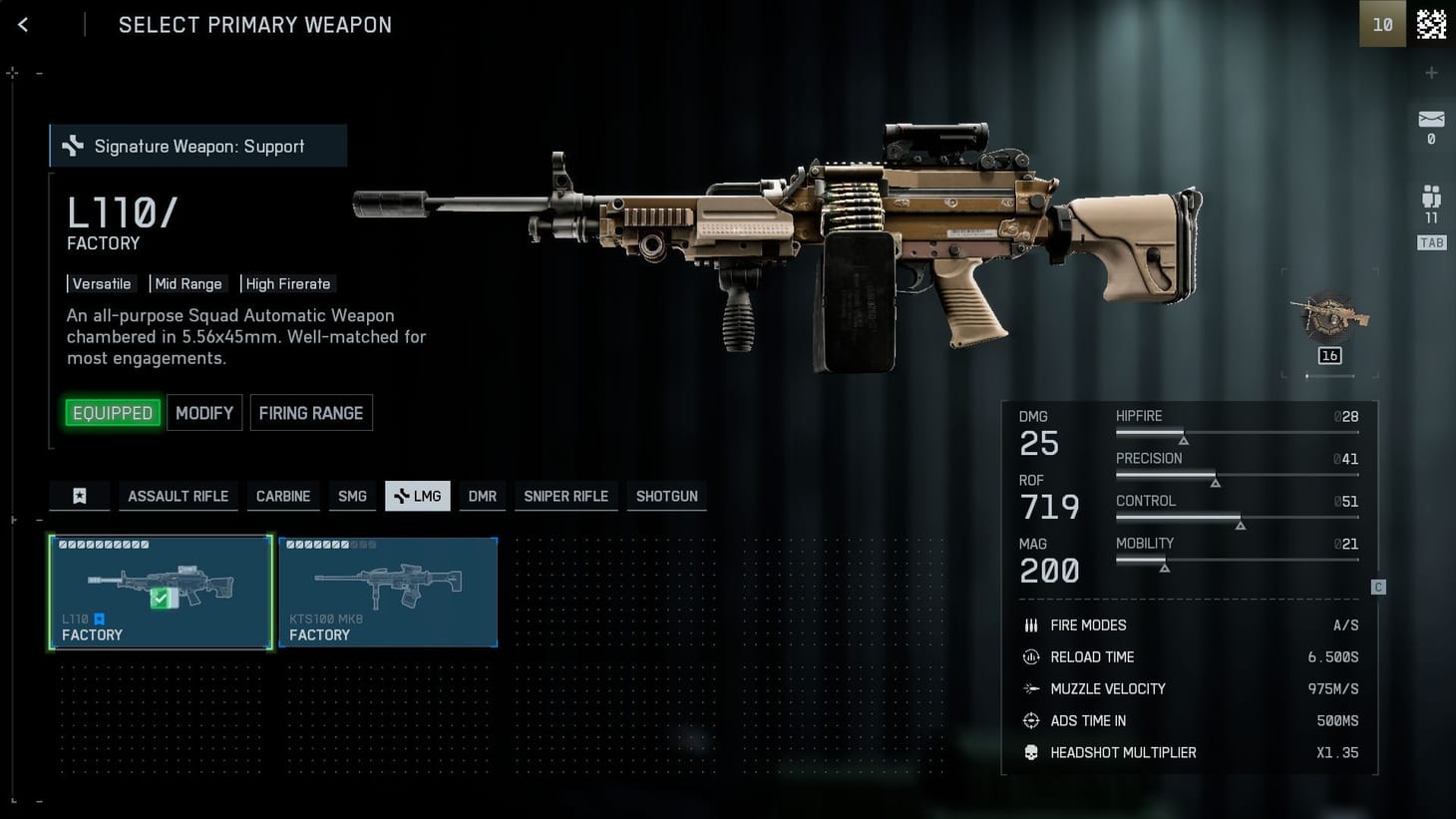Enter the FIRING RANGE
1456x819 pixels.
(311, 412)
